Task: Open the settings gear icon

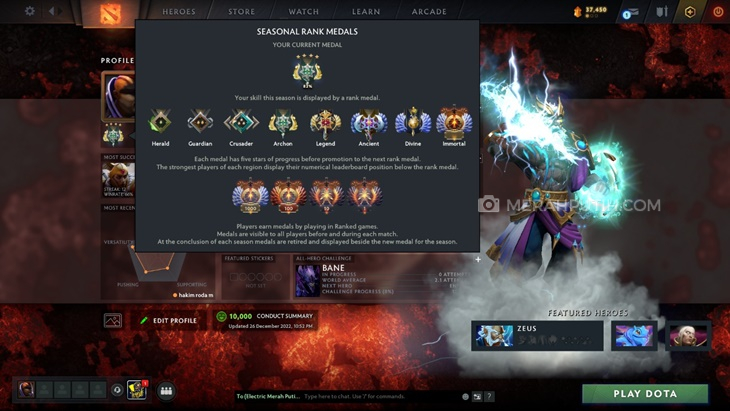Action: tap(30, 12)
